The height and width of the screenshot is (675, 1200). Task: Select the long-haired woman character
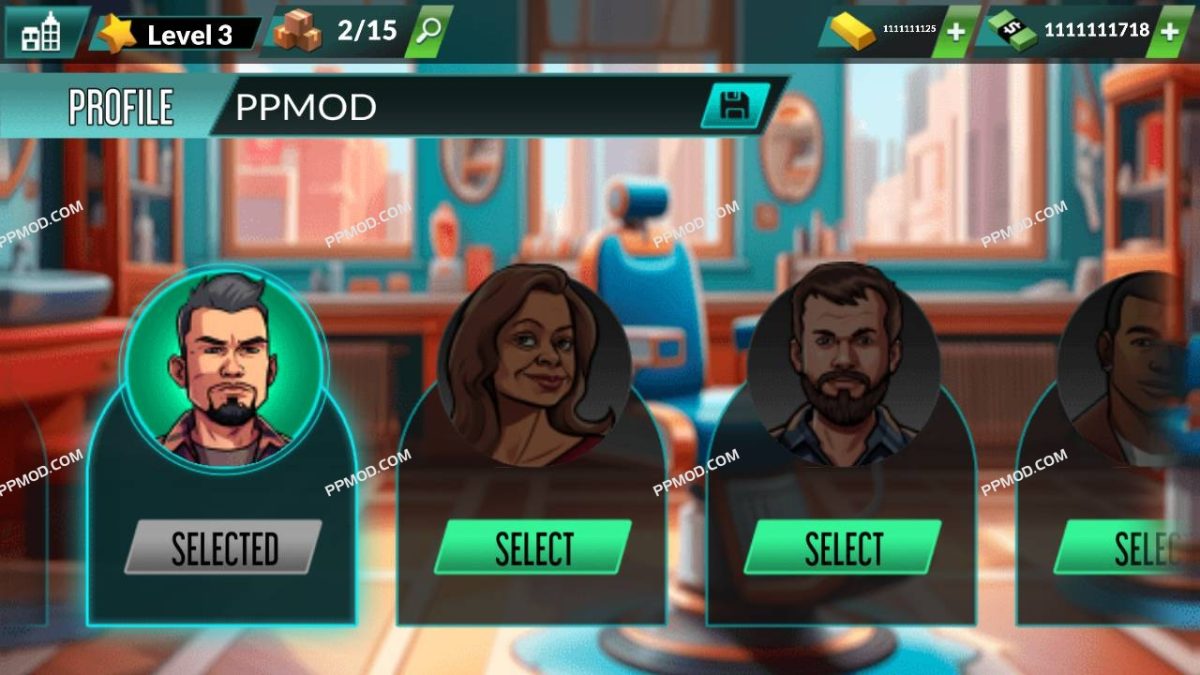[534, 548]
